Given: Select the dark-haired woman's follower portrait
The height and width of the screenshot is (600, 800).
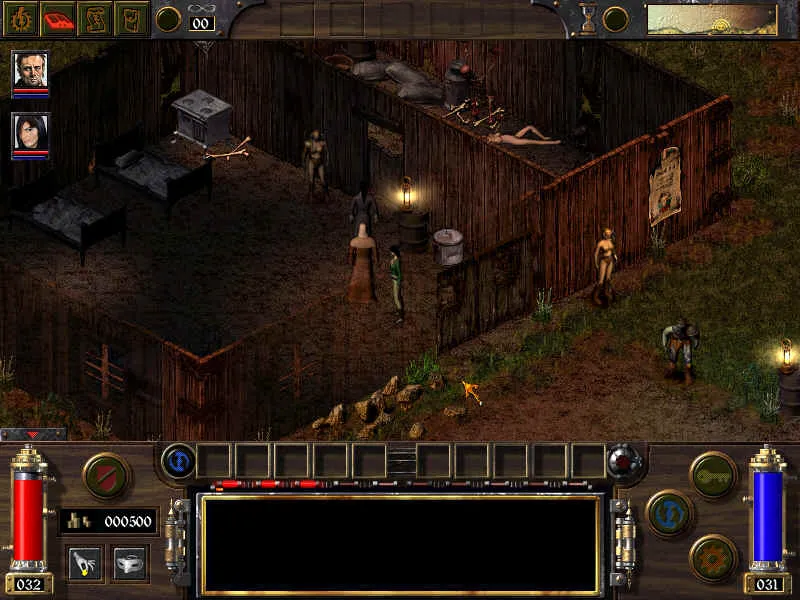Looking at the screenshot, I should (x=30, y=133).
